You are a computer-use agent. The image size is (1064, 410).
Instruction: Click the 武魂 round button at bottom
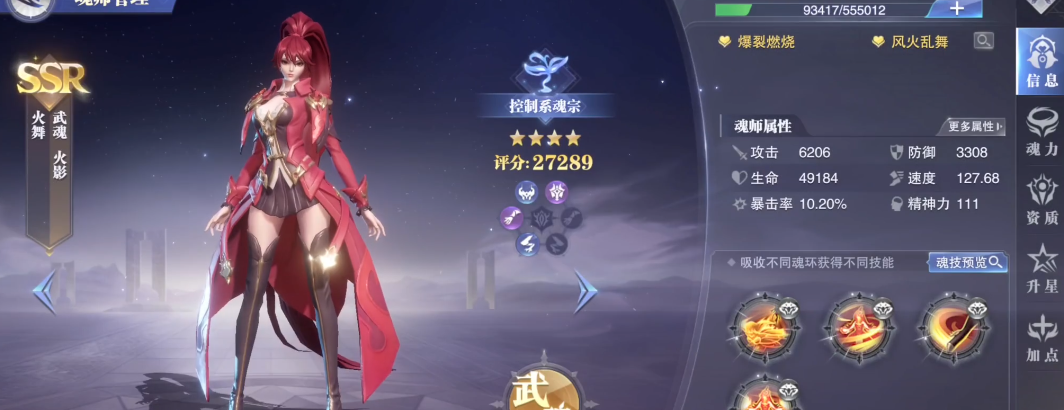(541, 388)
